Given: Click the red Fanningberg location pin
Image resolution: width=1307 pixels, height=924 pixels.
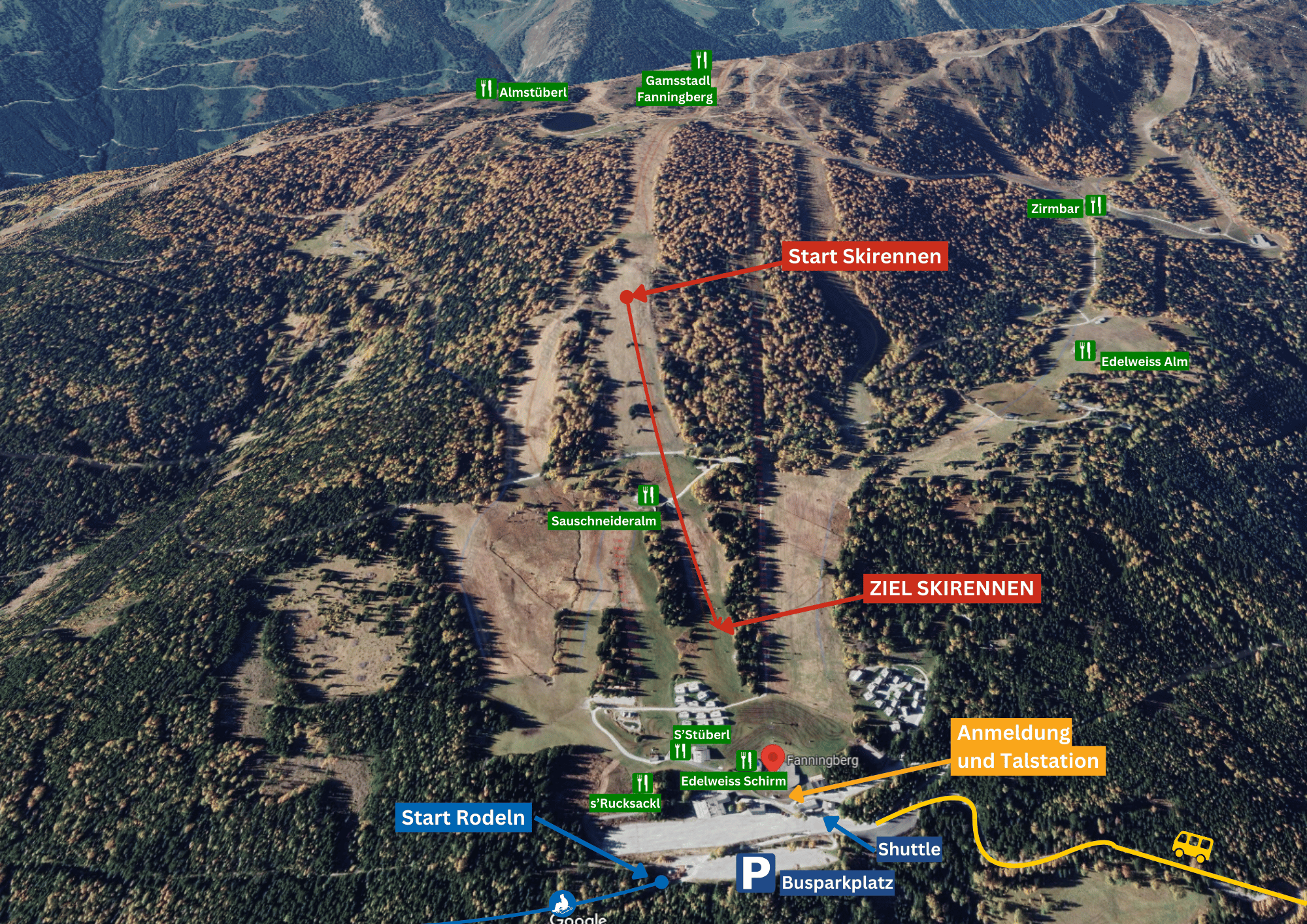Looking at the screenshot, I should pos(772,758).
